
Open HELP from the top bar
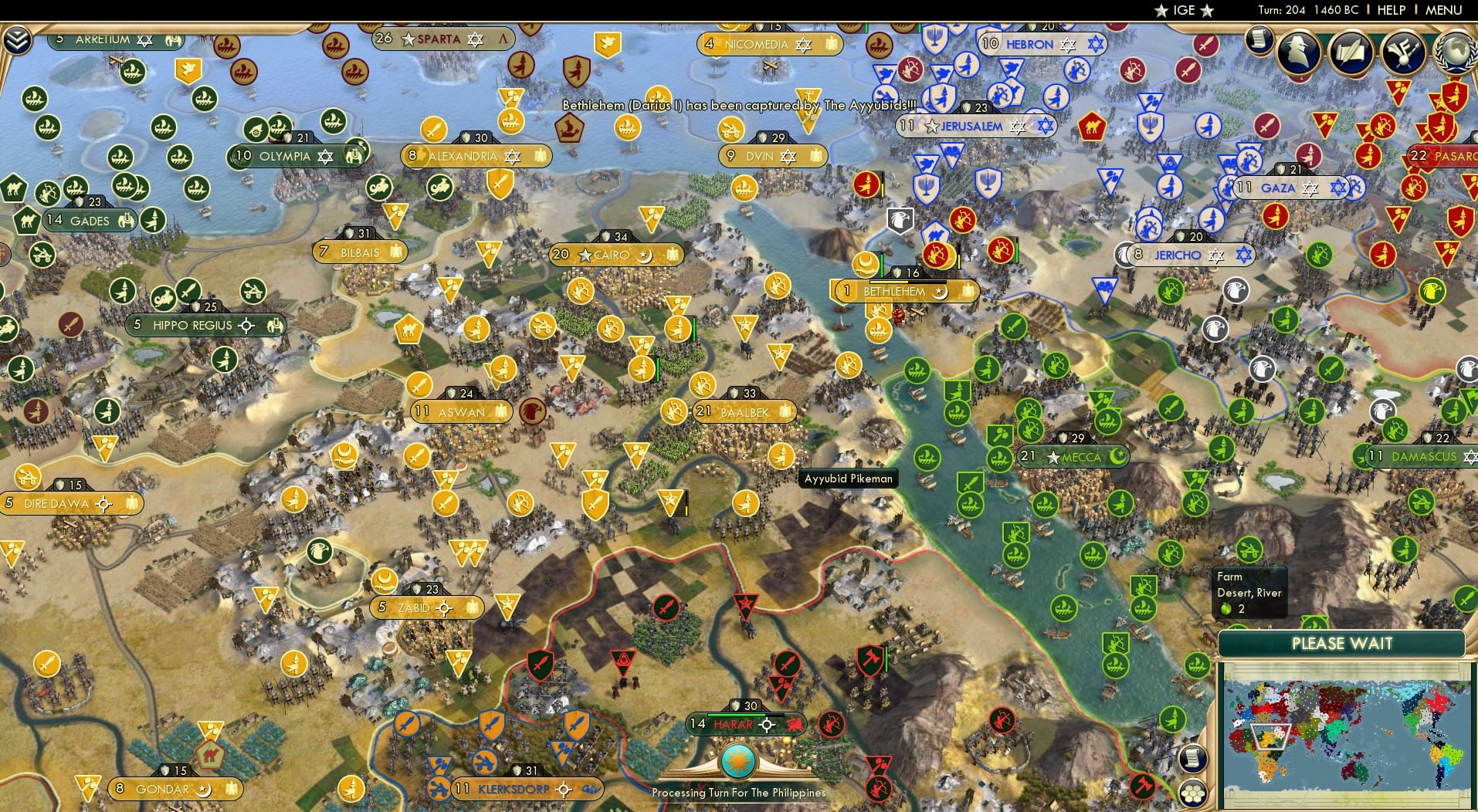pos(1390,11)
